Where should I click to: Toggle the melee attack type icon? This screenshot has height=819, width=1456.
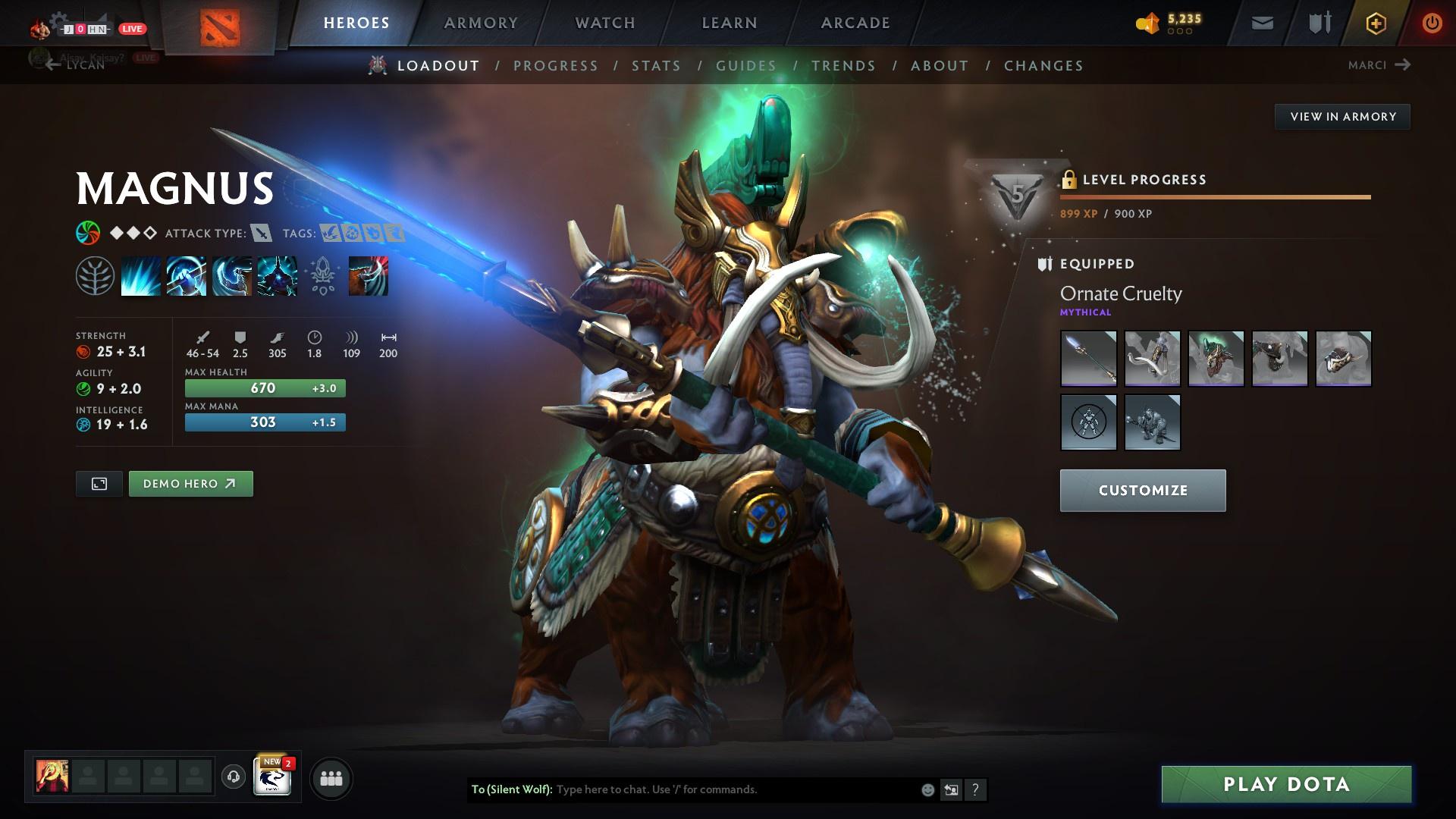[262, 234]
